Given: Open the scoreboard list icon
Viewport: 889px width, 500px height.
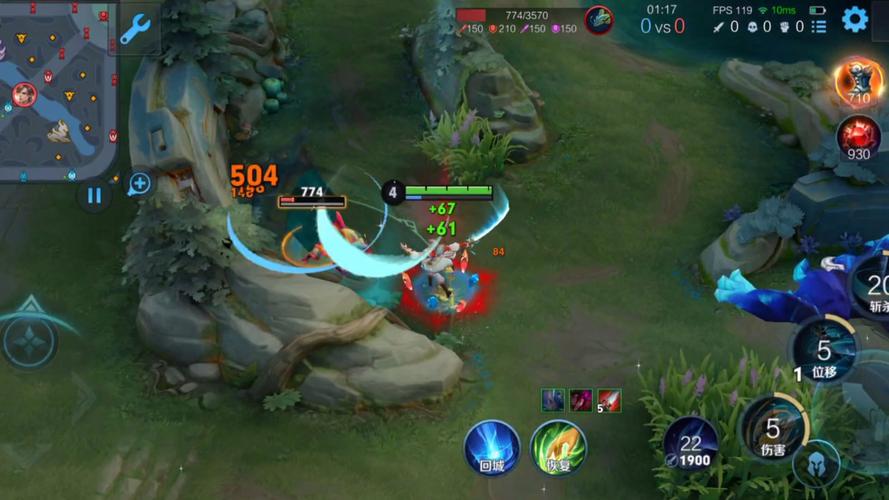Looking at the screenshot, I should (819, 27).
